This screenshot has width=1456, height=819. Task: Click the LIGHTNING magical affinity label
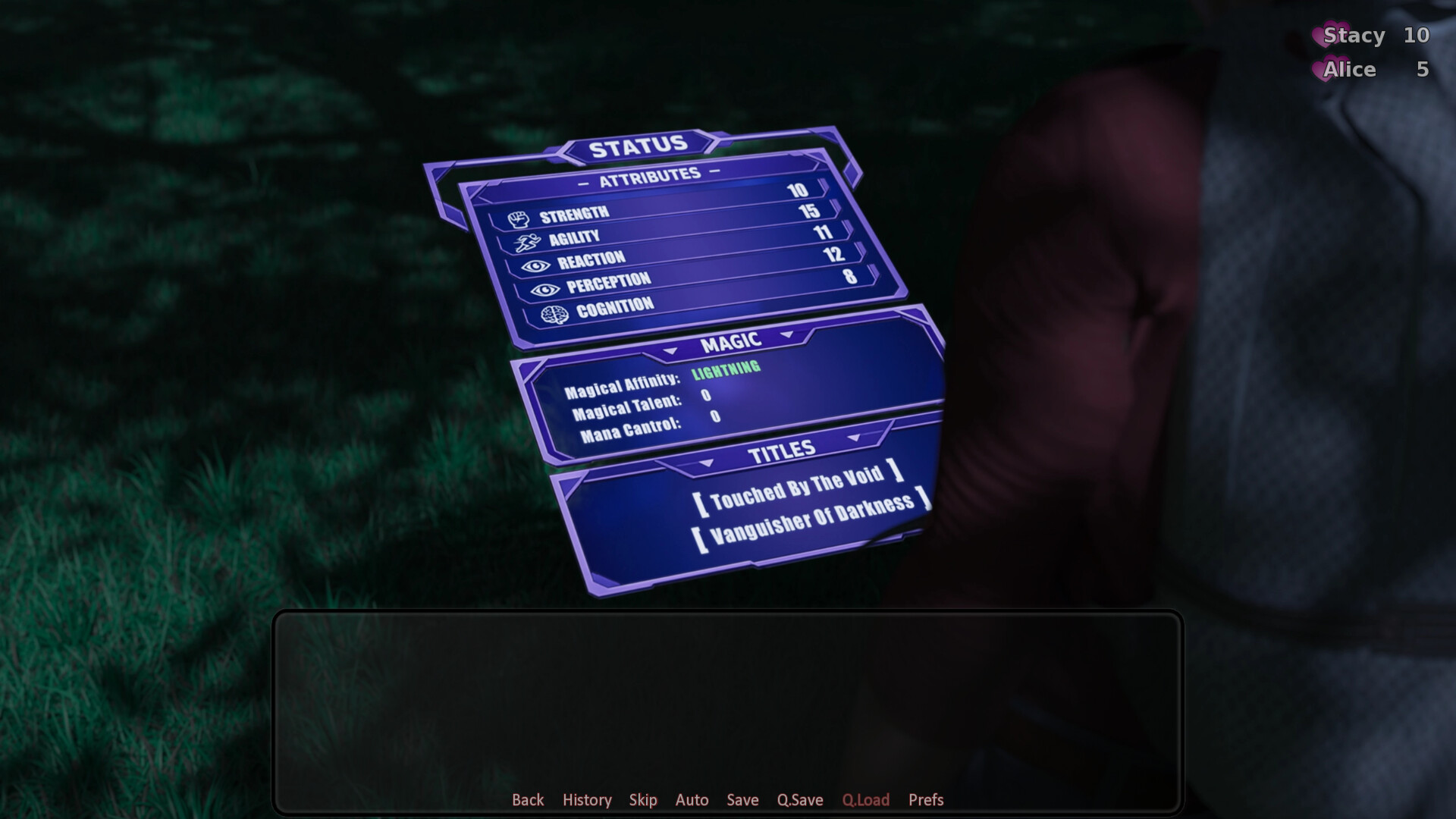coord(725,369)
